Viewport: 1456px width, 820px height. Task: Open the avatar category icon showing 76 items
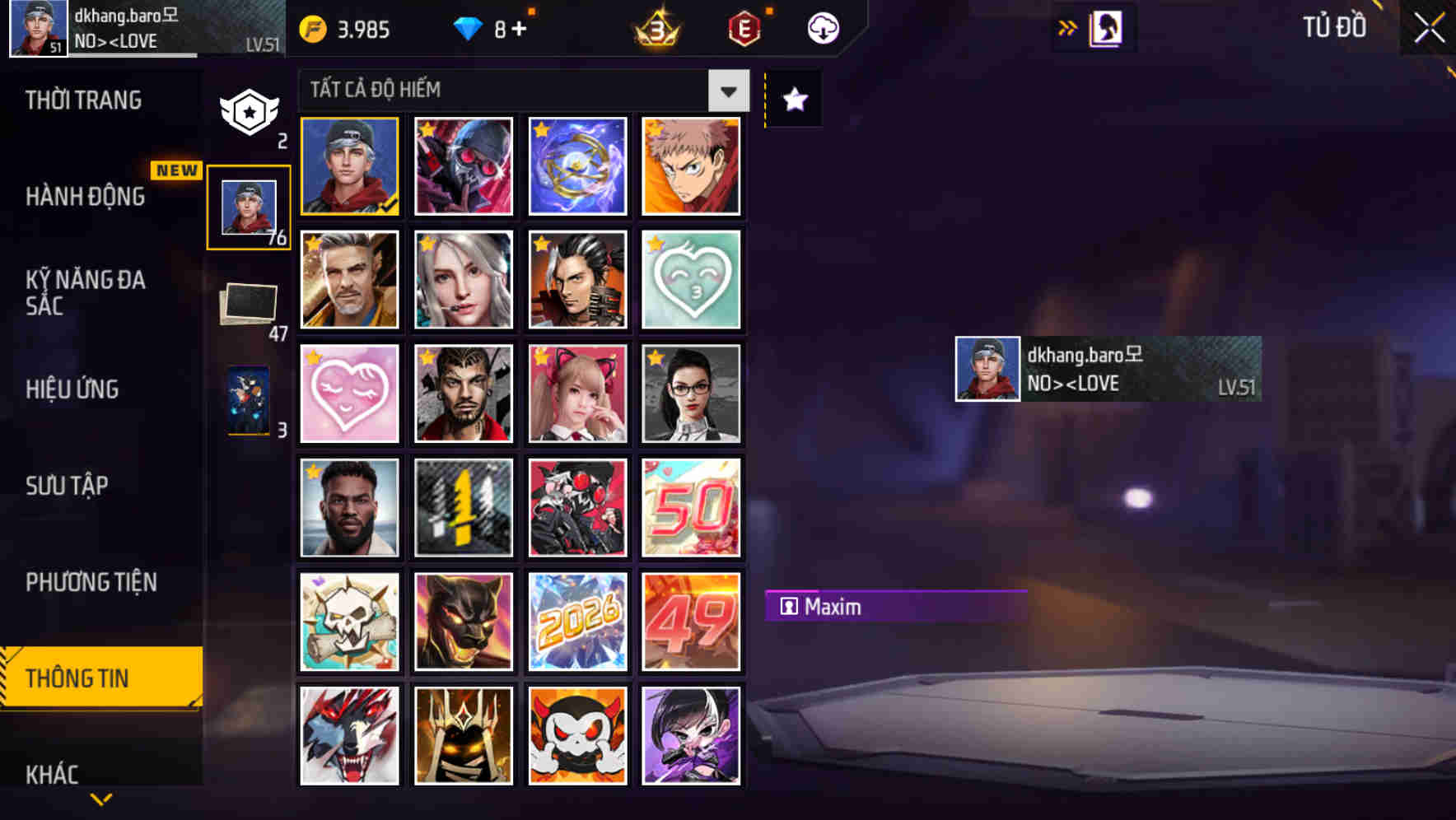click(250, 206)
